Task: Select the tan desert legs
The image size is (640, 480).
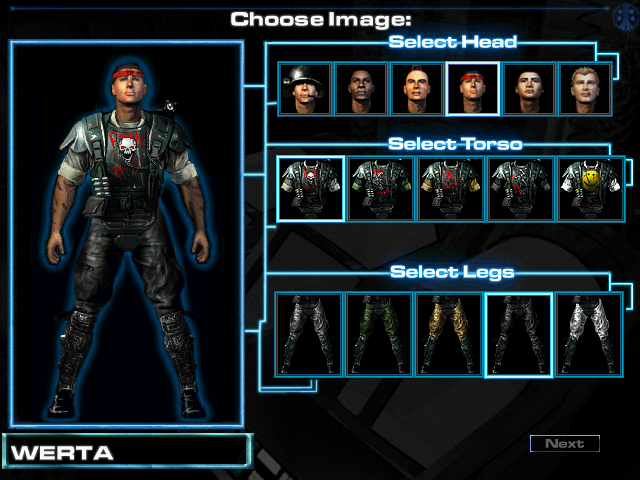Action: (x=449, y=334)
